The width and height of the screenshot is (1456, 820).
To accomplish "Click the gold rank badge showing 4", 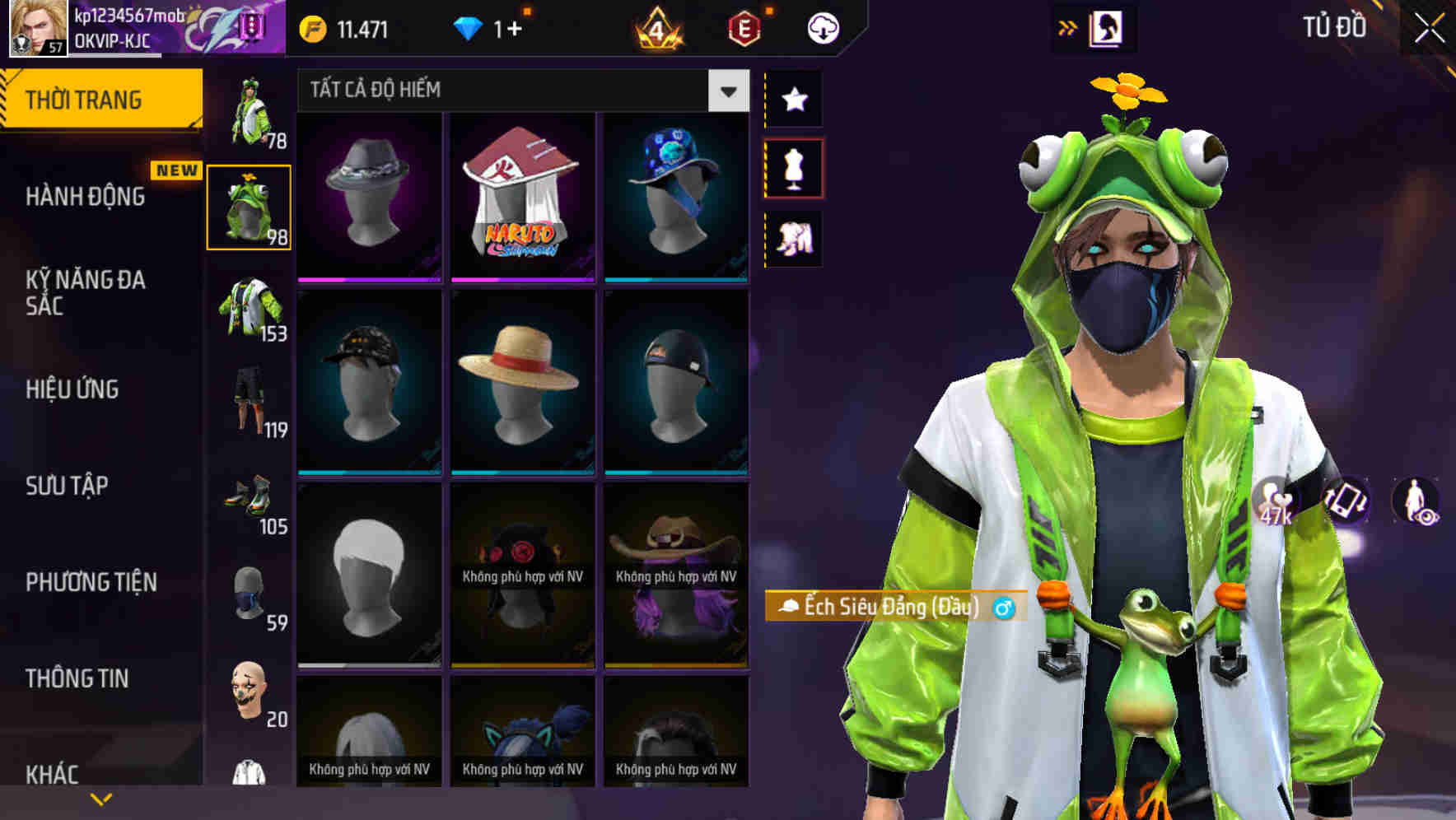I will coord(659,26).
